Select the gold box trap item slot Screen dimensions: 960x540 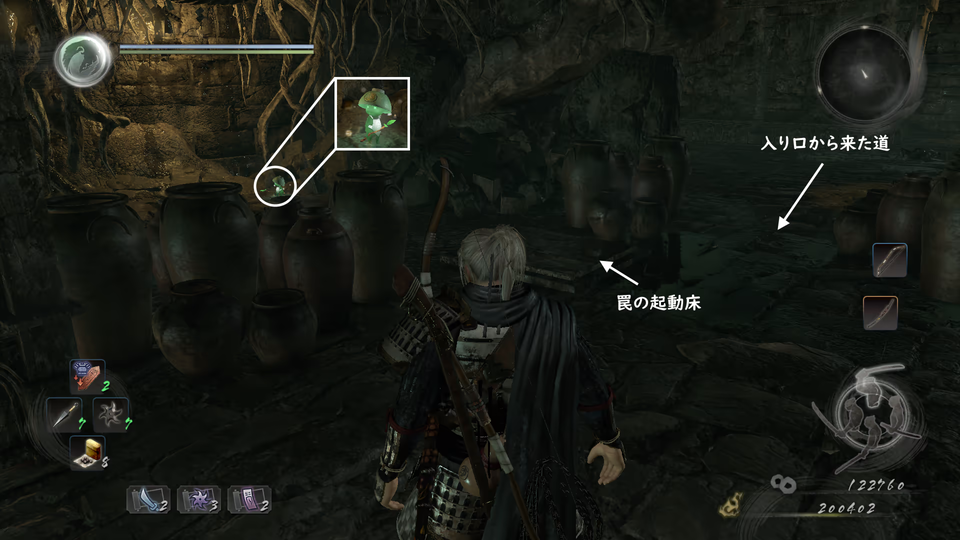pos(87,452)
